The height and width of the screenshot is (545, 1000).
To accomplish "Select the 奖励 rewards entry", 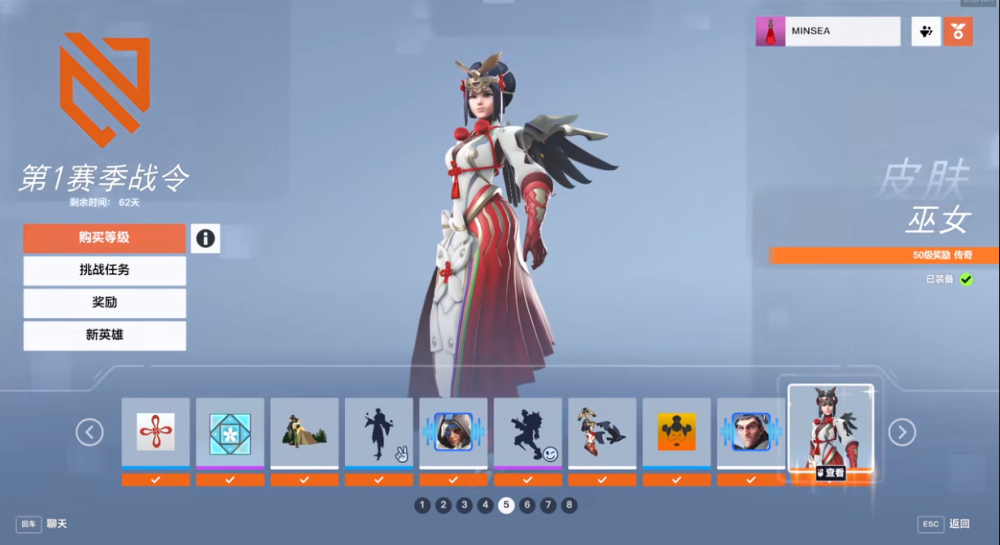I will coord(104,302).
